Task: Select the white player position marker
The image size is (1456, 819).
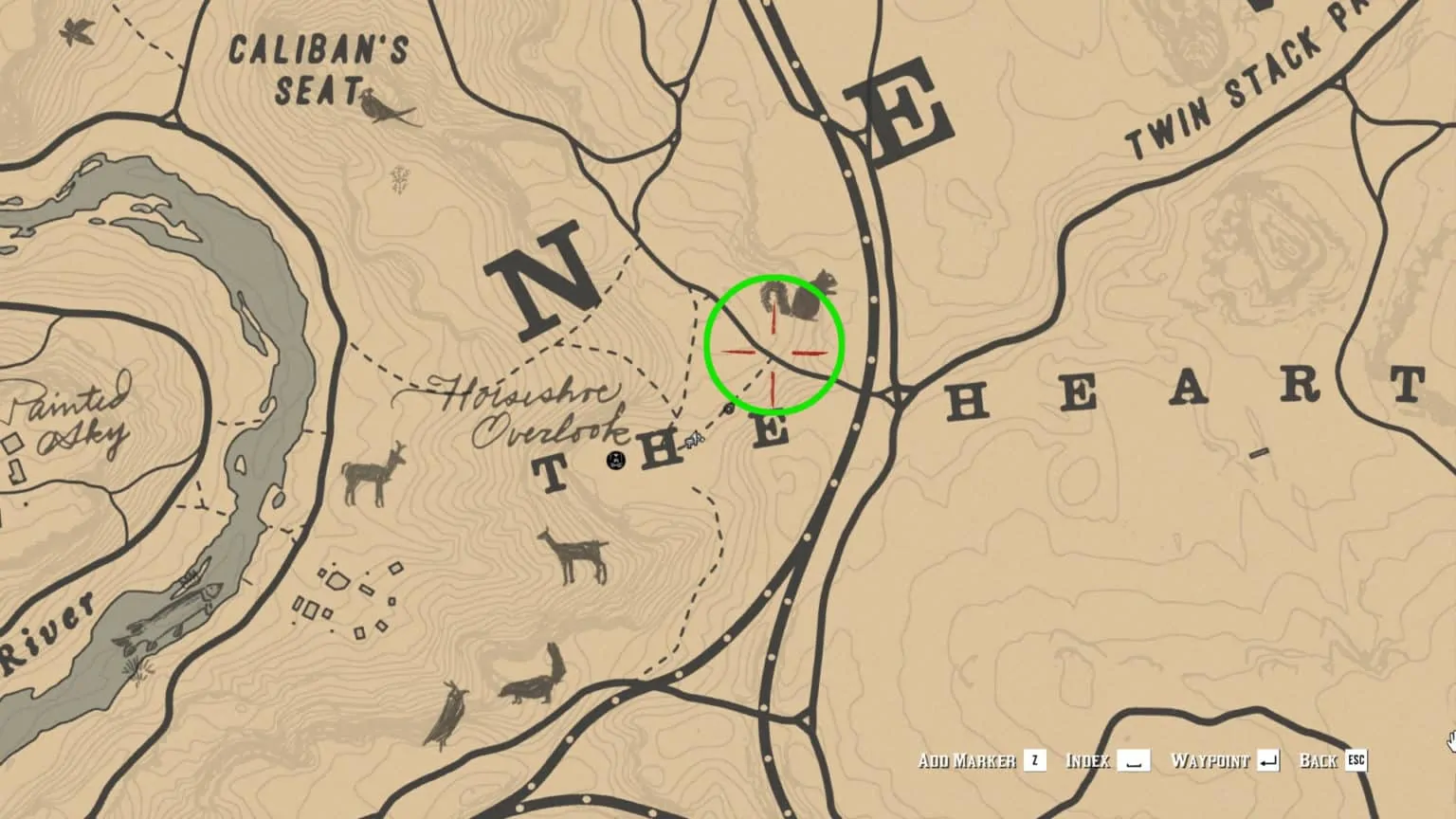Action: pyautogui.click(x=693, y=438)
